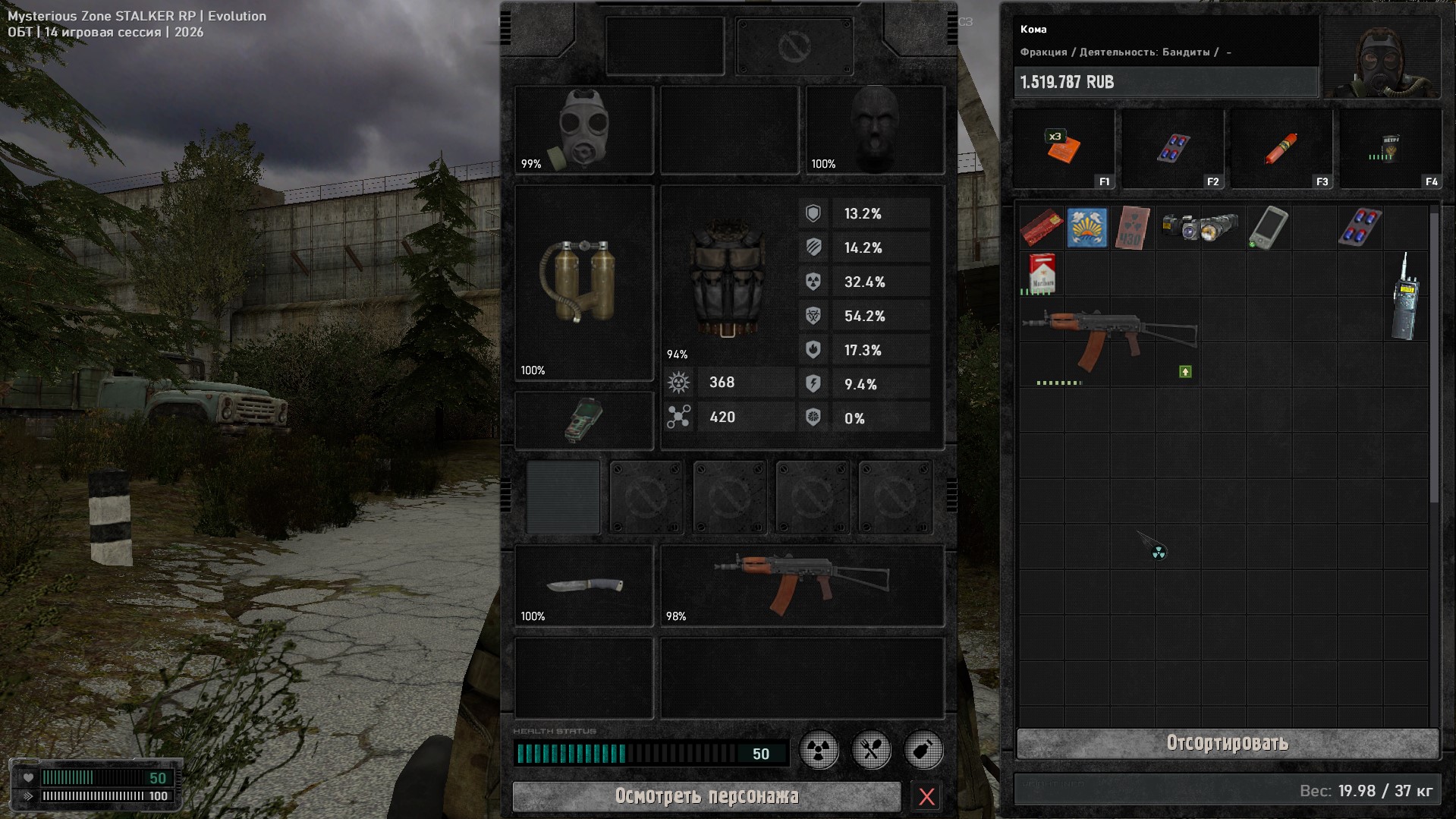Use the F2 quick slot pills
Viewport: 1456px width, 819px height.
pos(1172,149)
